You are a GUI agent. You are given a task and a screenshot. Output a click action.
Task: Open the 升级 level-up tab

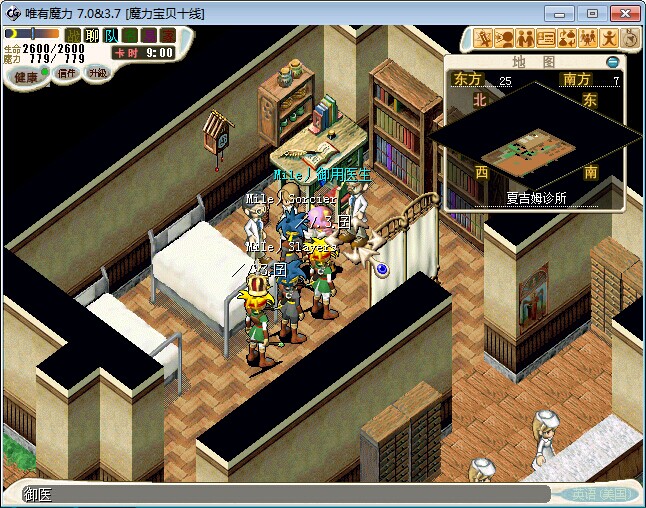[97, 73]
